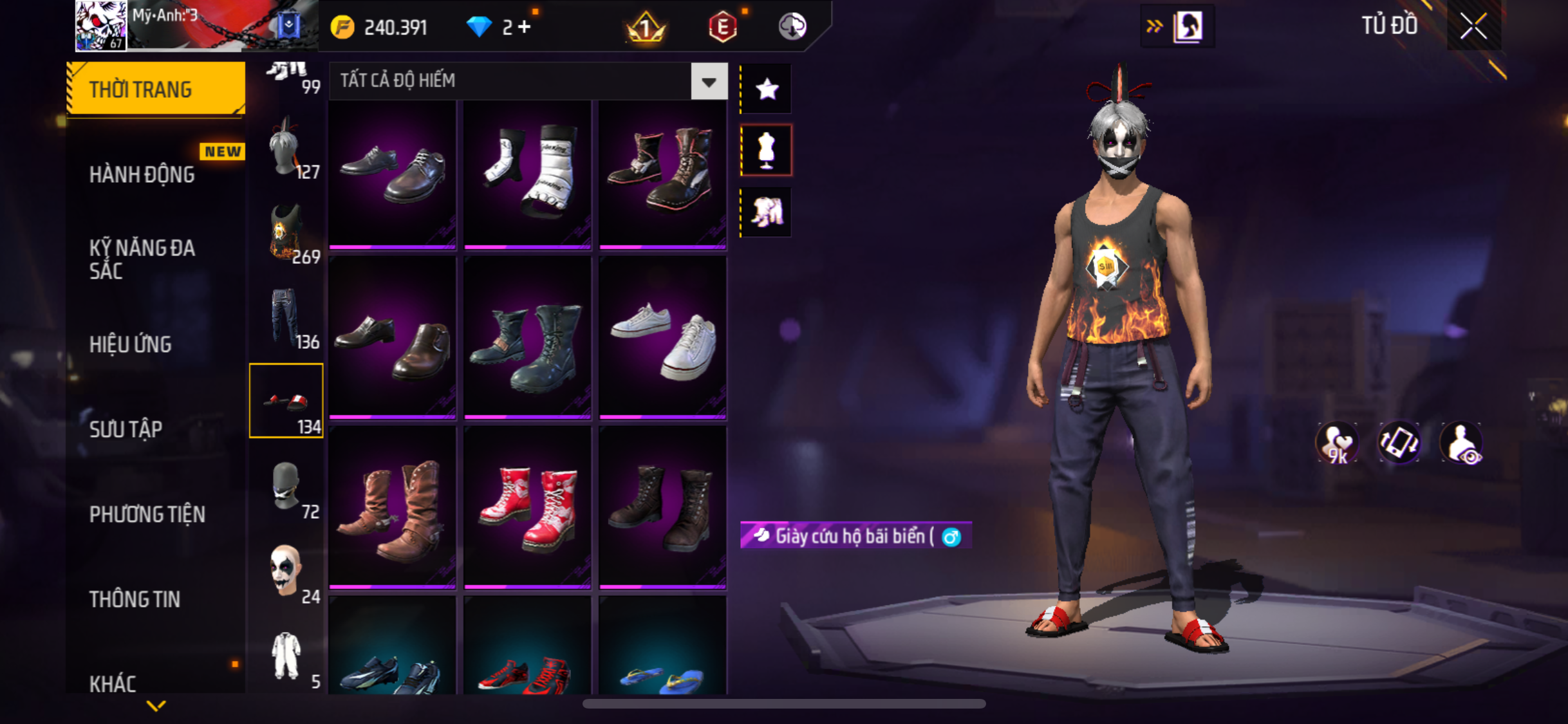Toggle character view with the eye icon

click(x=1462, y=443)
